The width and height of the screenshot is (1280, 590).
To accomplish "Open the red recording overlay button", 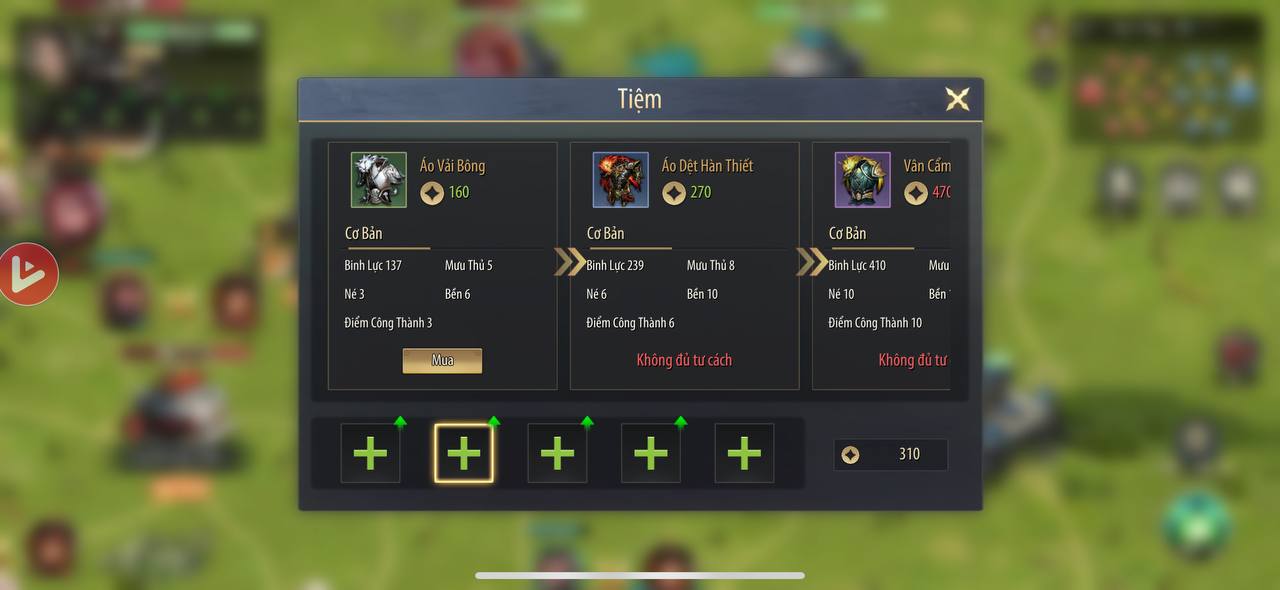I will coord(28,274).
